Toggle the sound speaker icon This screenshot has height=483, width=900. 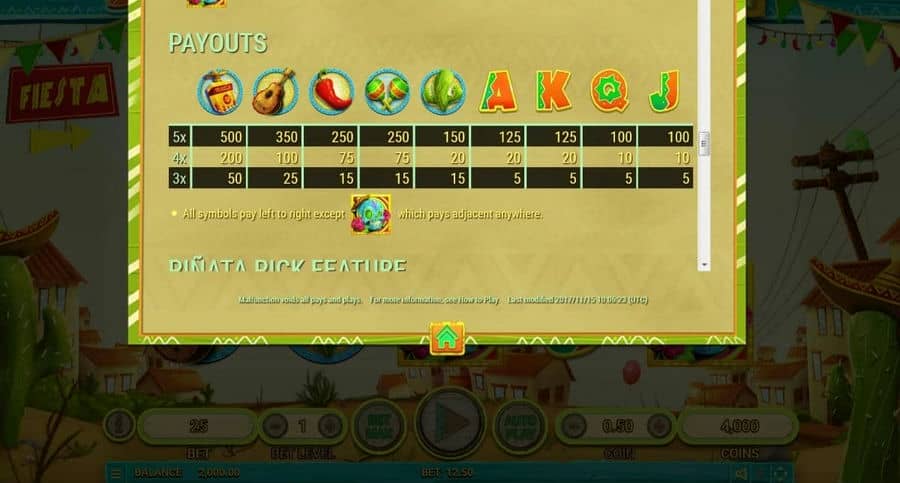click(x=741, y=473)
